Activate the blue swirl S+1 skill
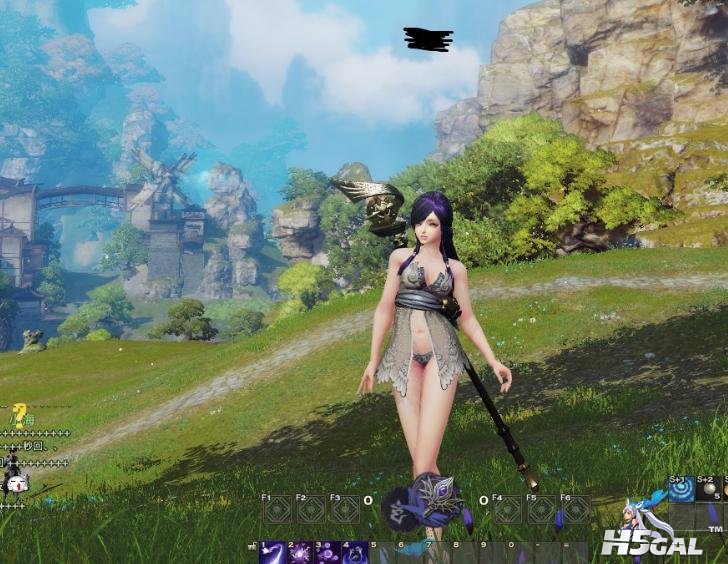This screenshot has width=728, height=564. 681,490
